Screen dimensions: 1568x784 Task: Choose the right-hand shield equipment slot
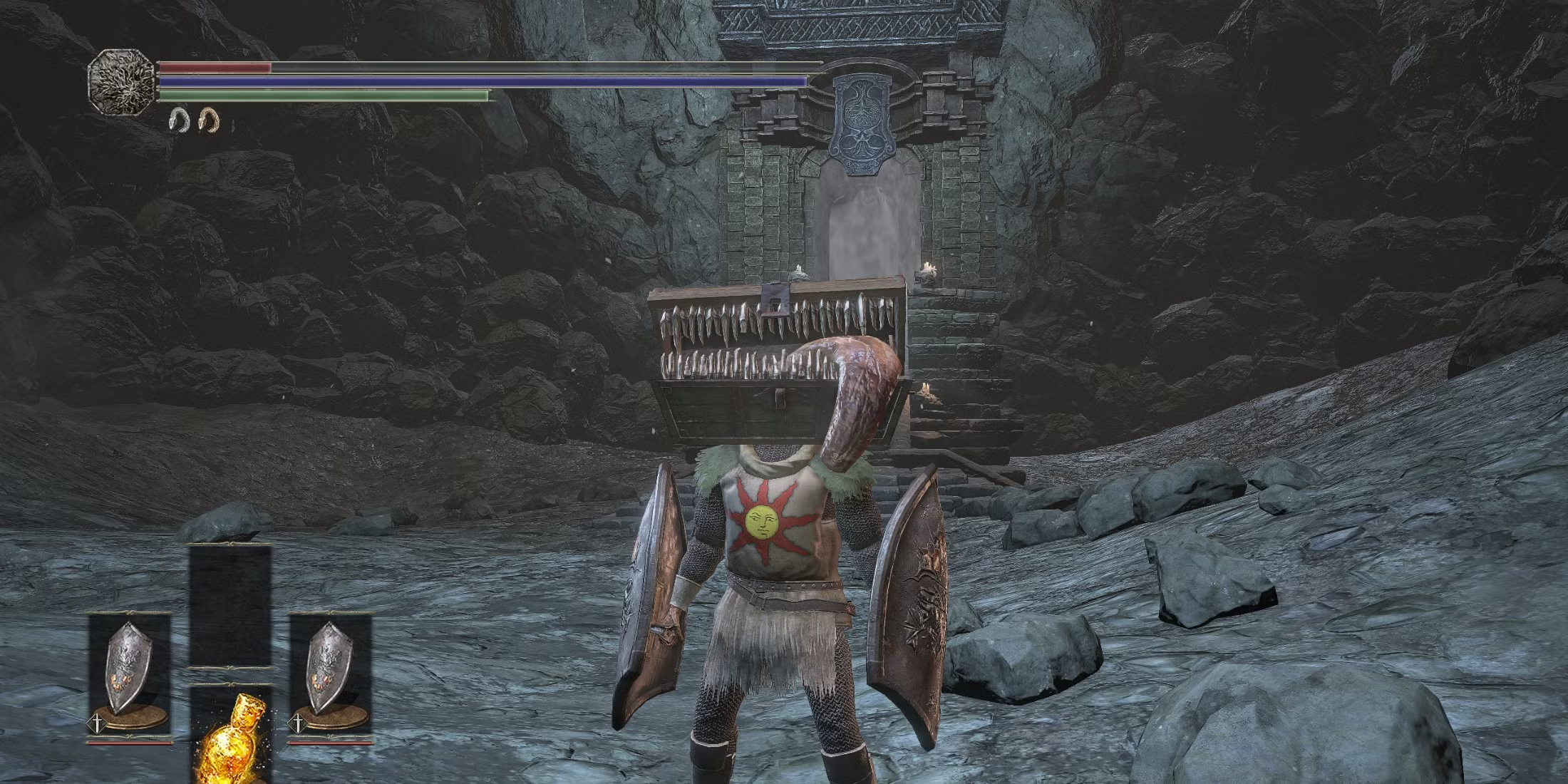[x=330, y=674]
